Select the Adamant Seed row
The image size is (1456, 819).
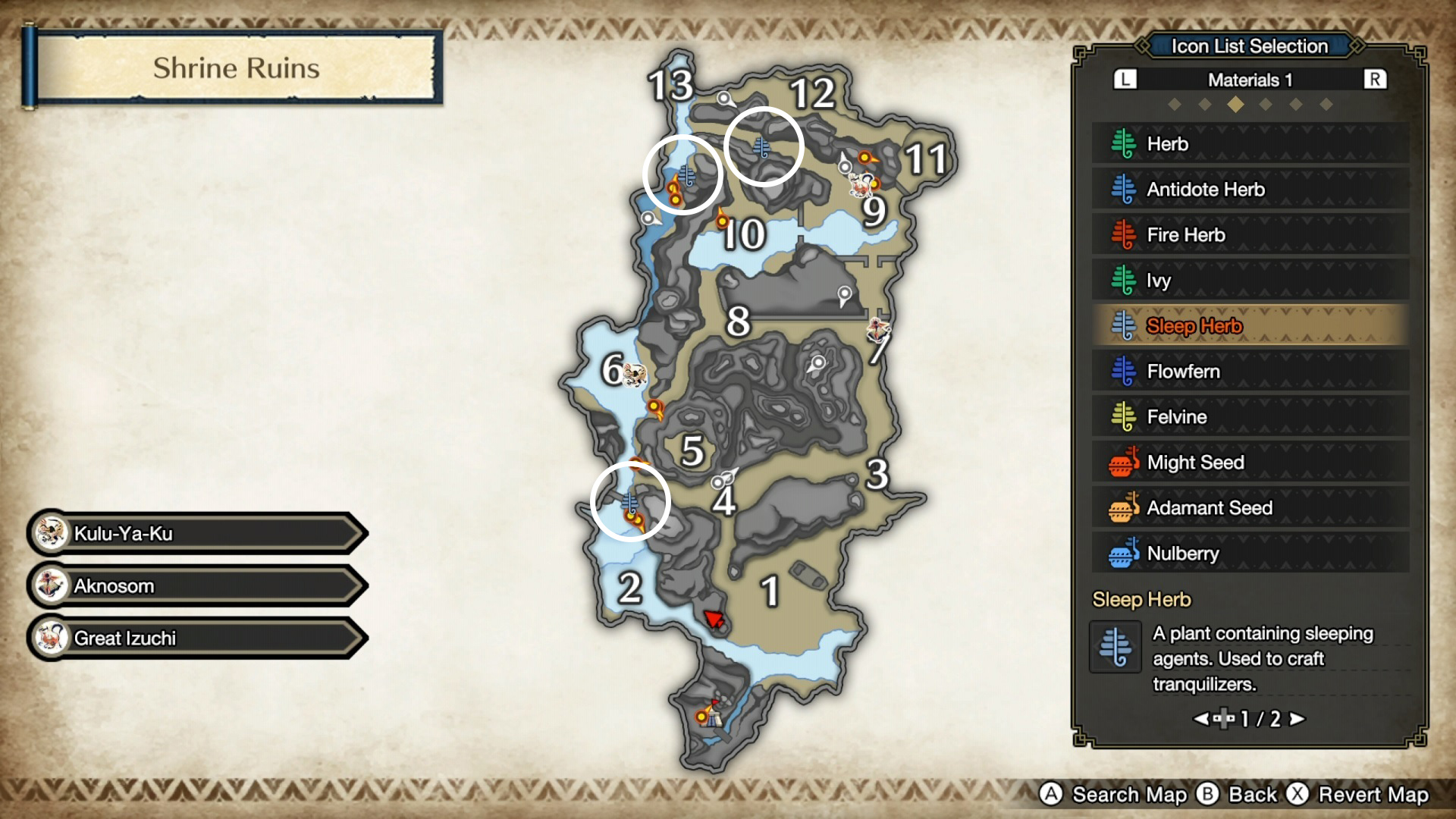[x=1250, y=508]
